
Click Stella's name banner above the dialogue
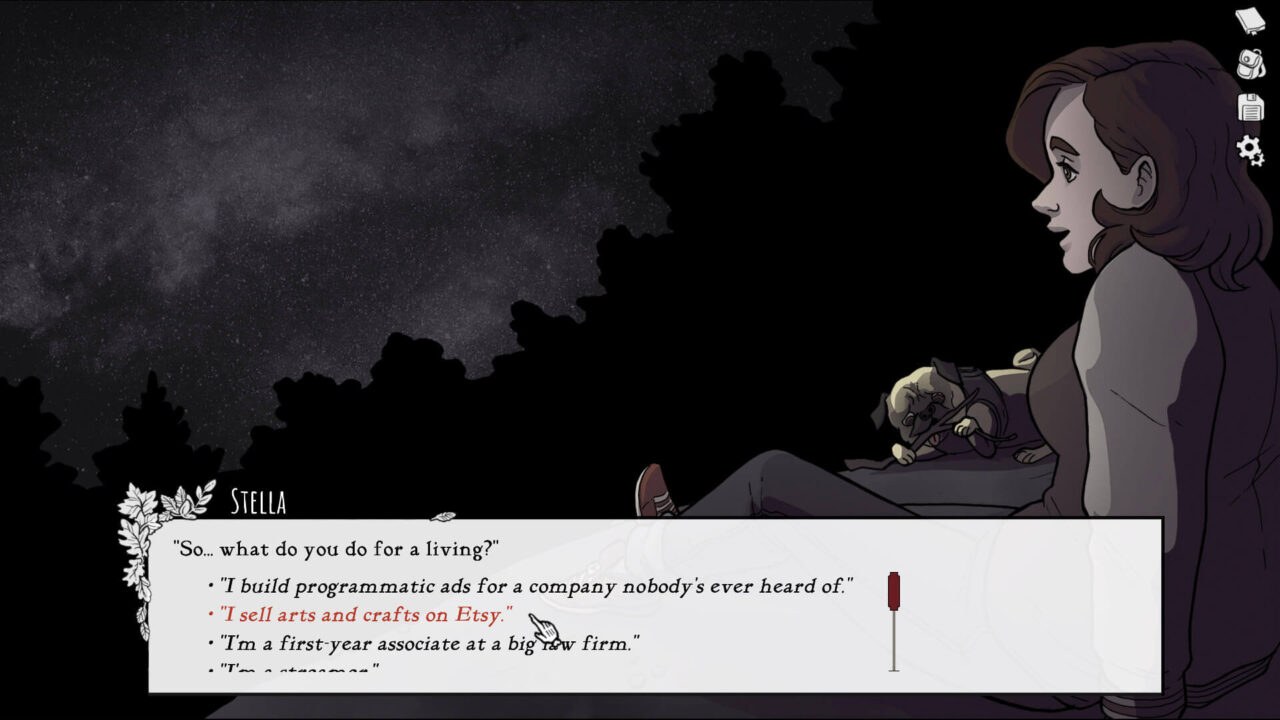(x=258, y=503)
